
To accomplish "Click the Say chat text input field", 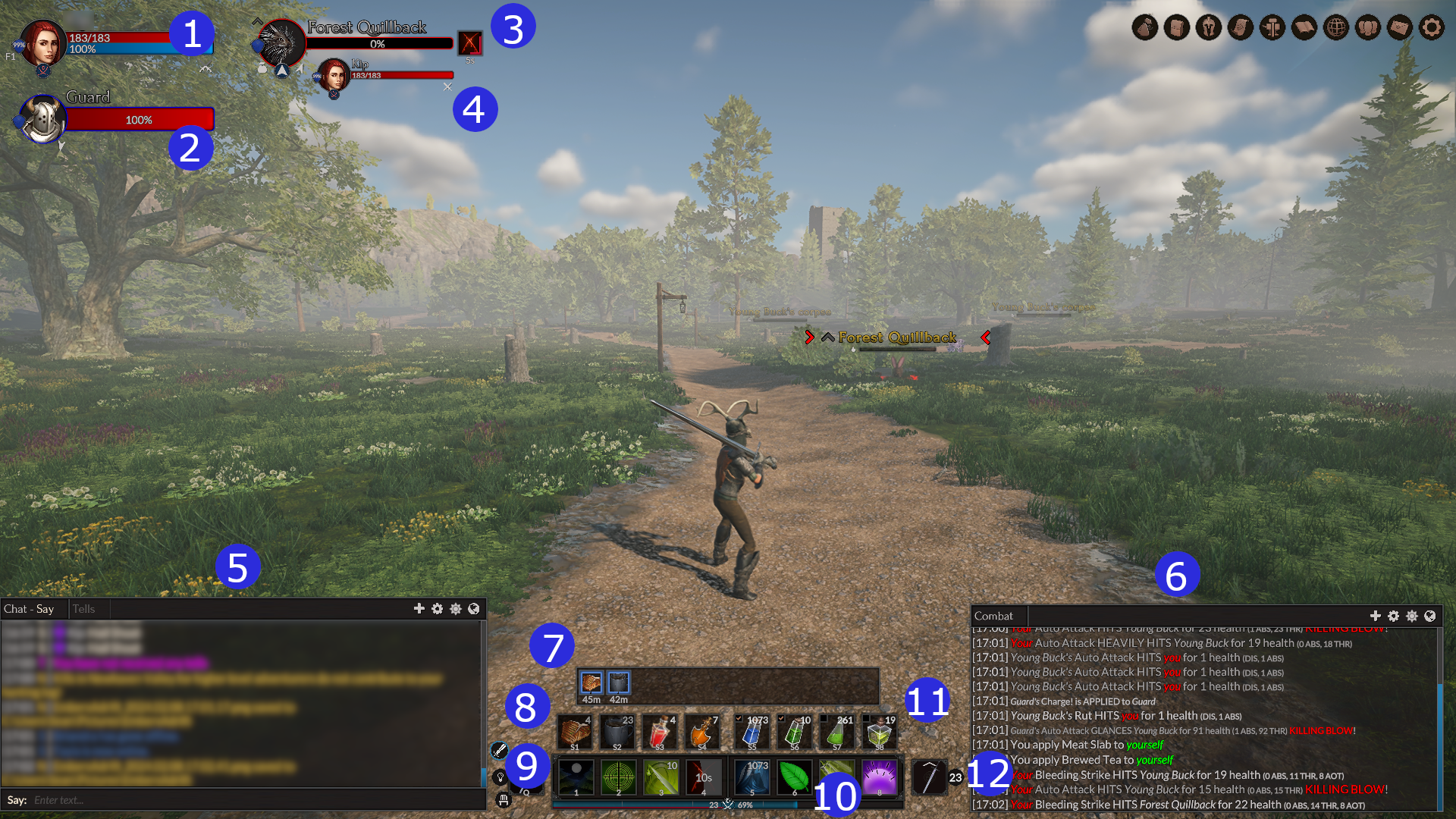I will pyautogui.click(x=250, y=800).
